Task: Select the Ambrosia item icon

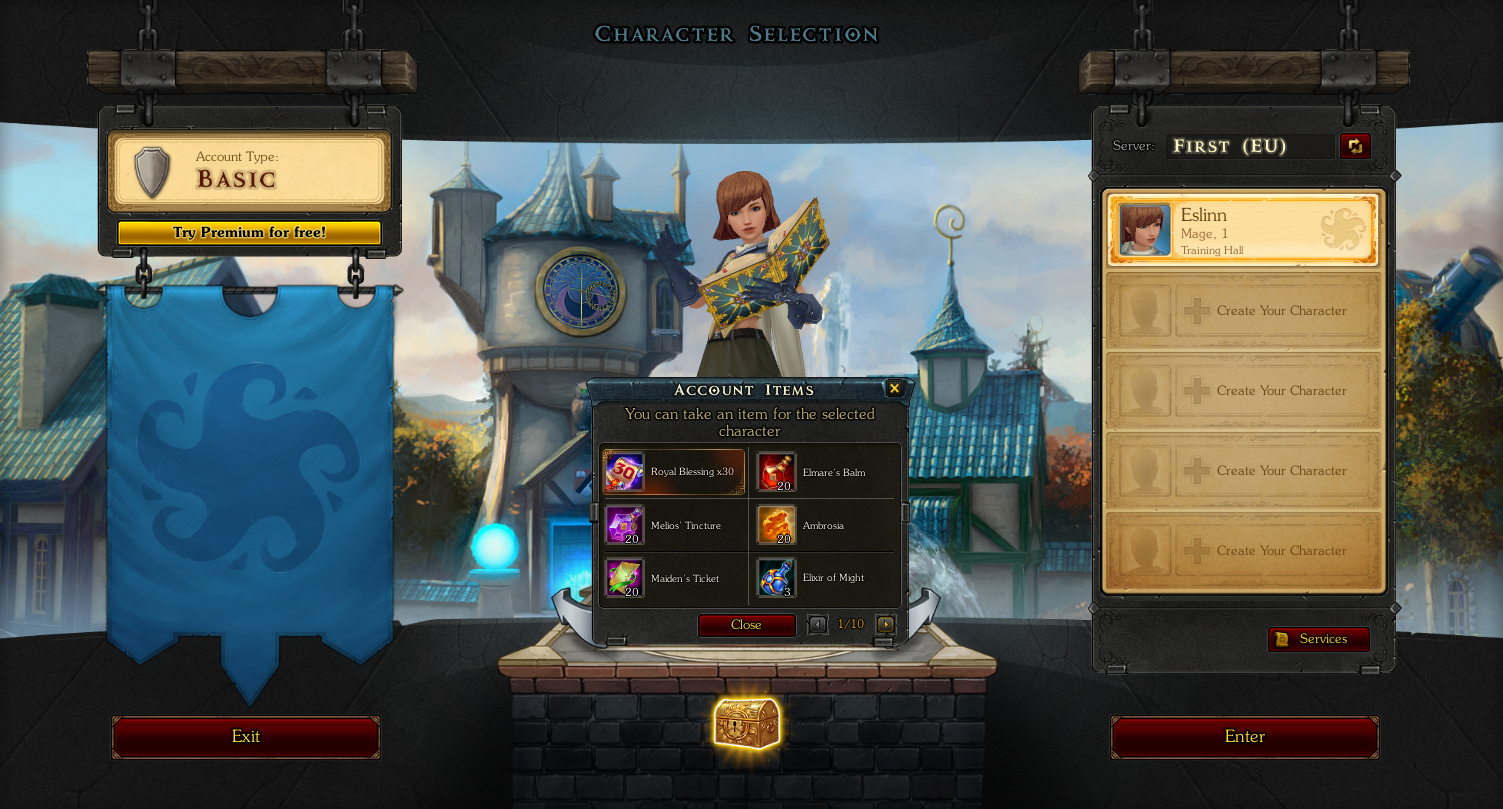Action: click(x=775, y=525)
